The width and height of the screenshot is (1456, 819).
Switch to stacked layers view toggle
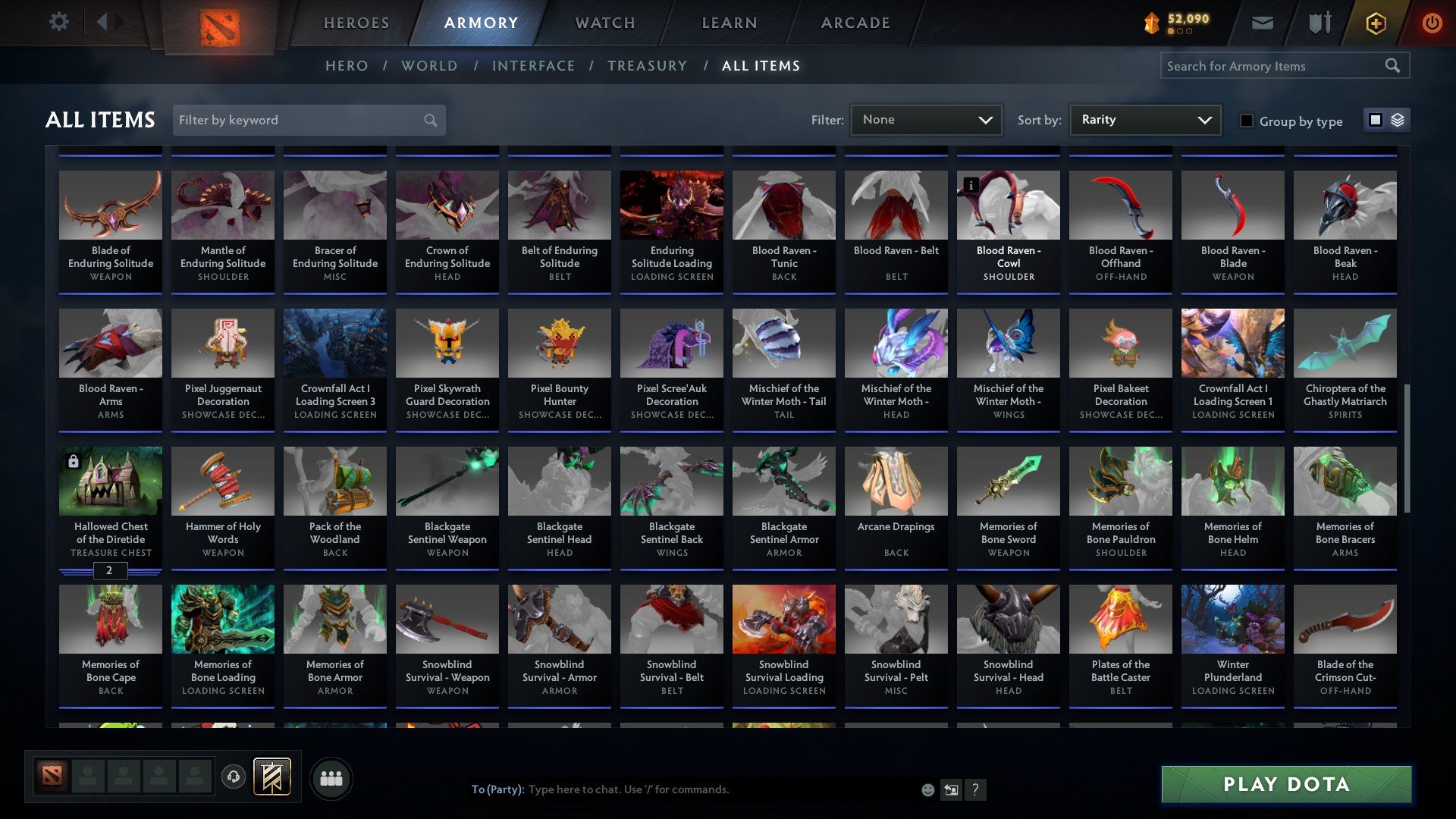[1395, 120]
